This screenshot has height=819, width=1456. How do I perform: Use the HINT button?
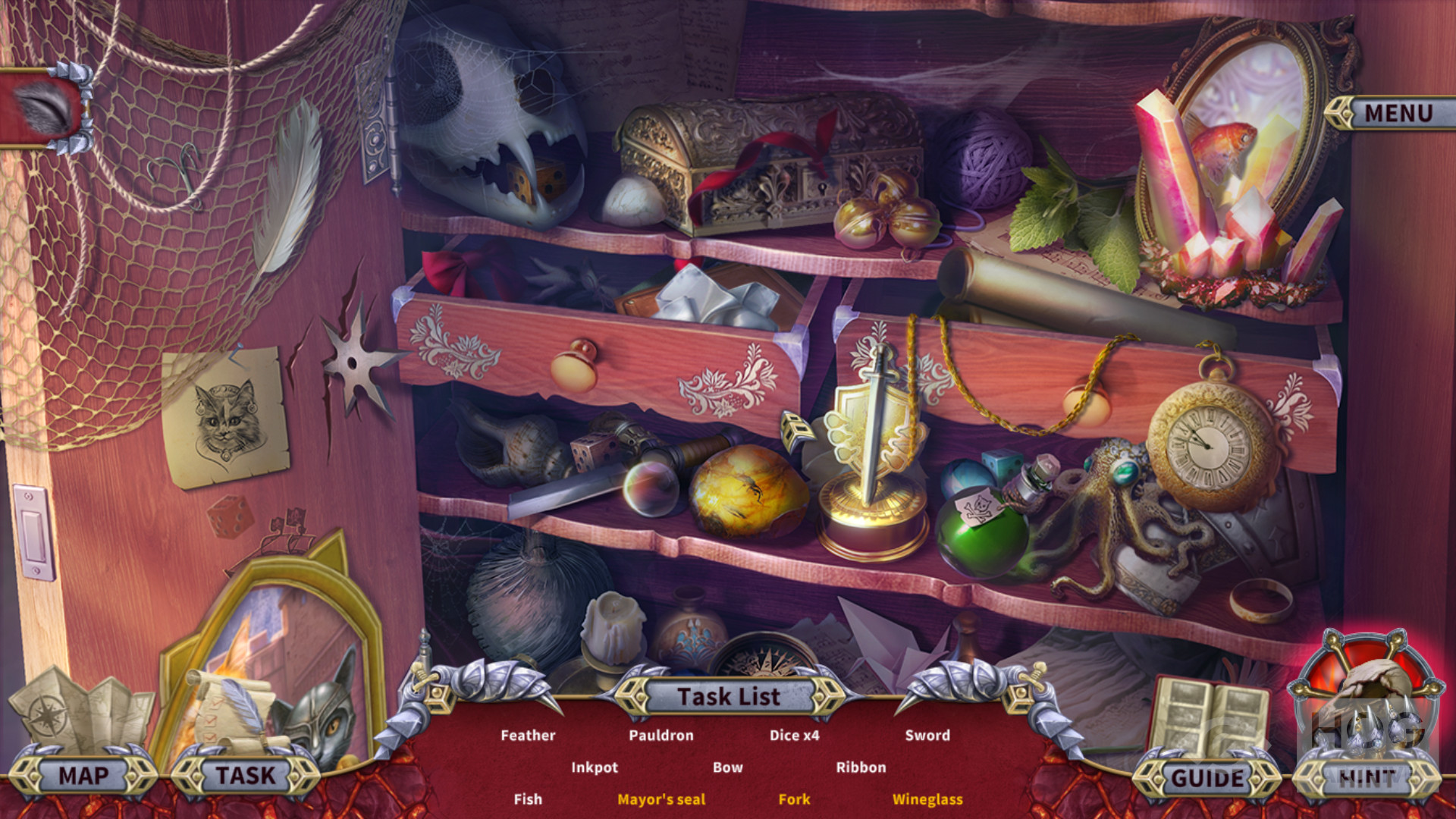(1367, 777)
